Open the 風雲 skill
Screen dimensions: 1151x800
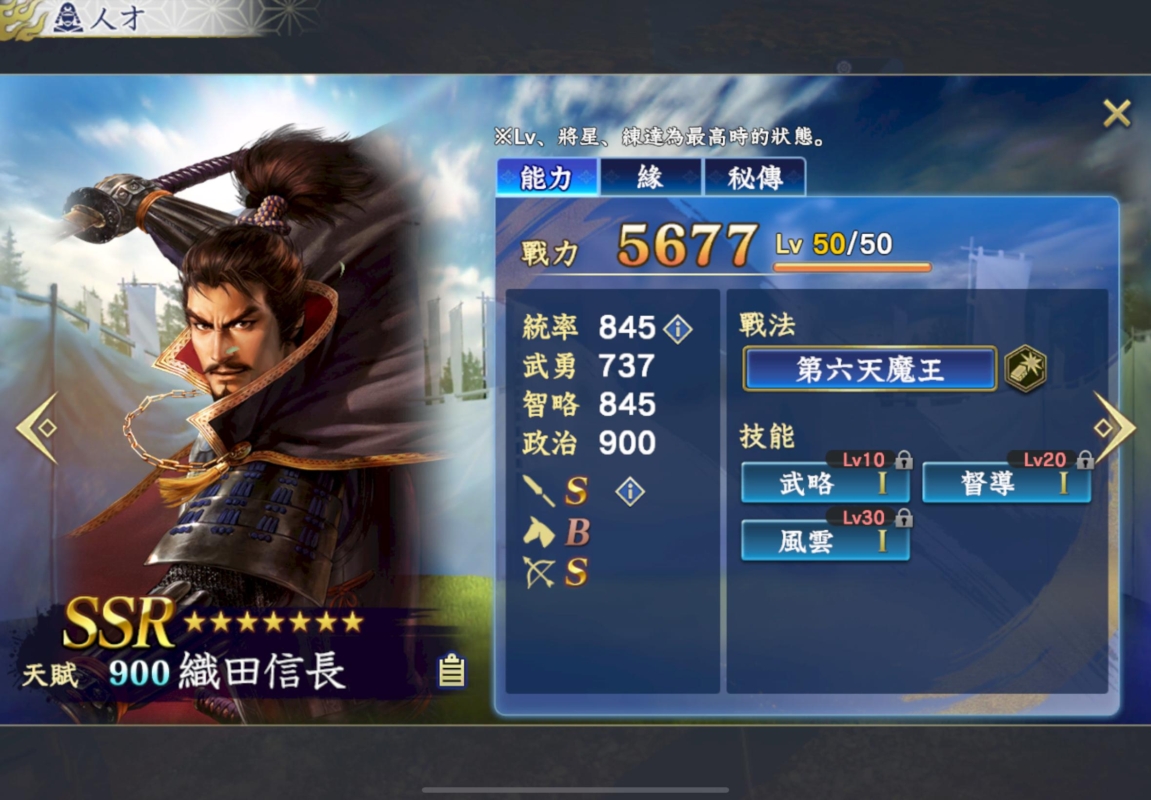[825, 542]
